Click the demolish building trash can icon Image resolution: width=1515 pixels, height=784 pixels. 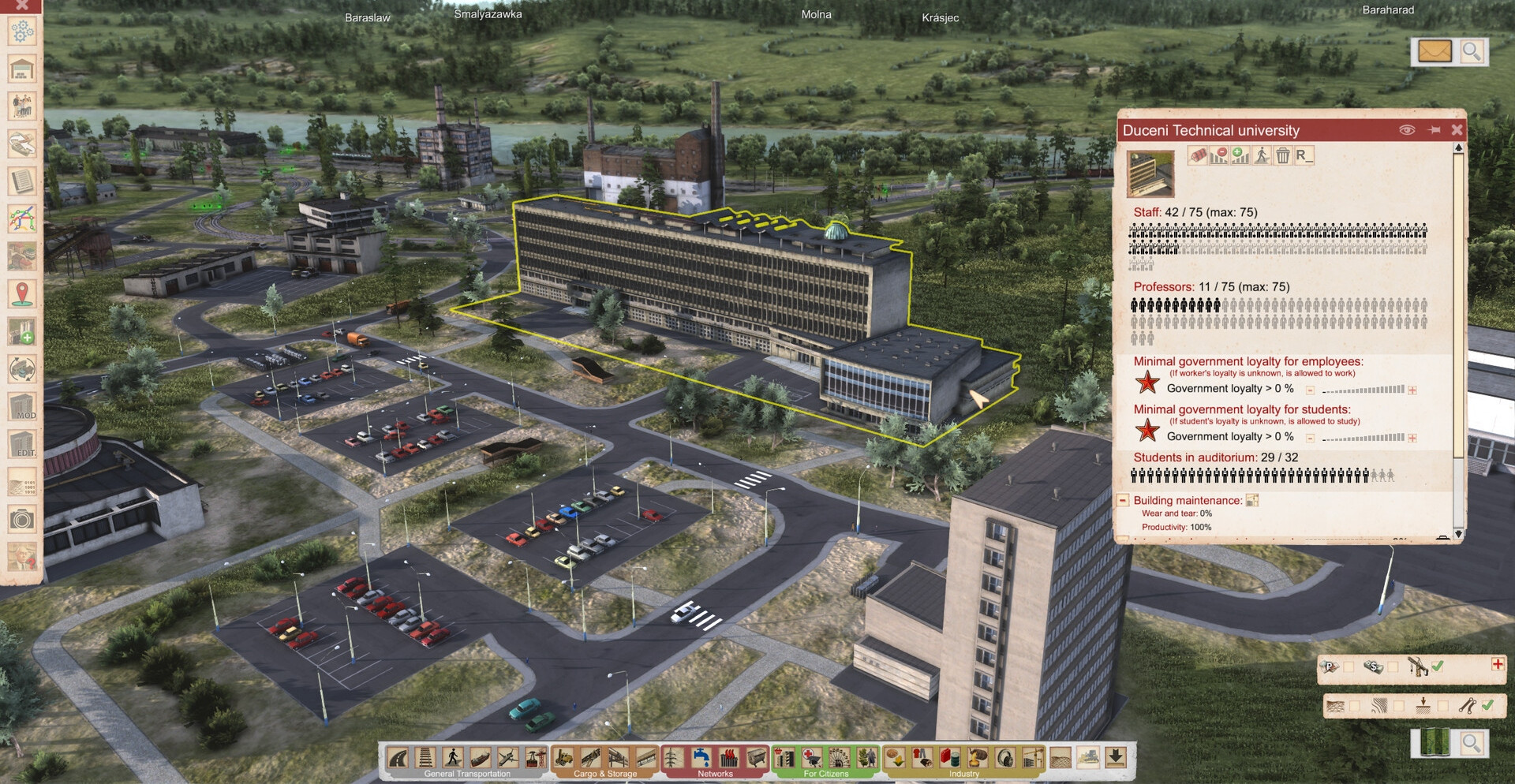pyautogui.click(x=1283, y=155)
